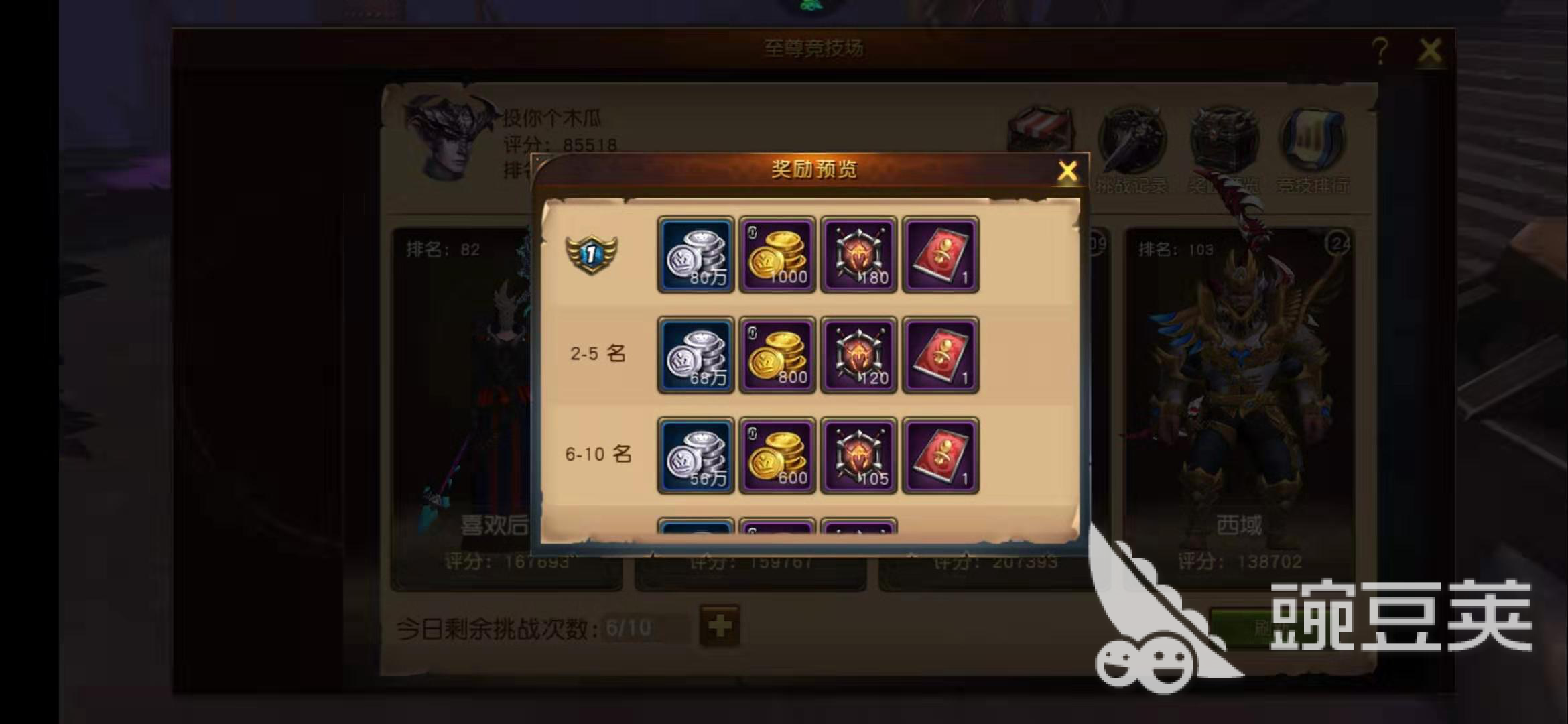The height and width of the screenshot is (724, 1568).
Task: Click the 120 emblem icon in 2-5 row
Action: [859, 355]
